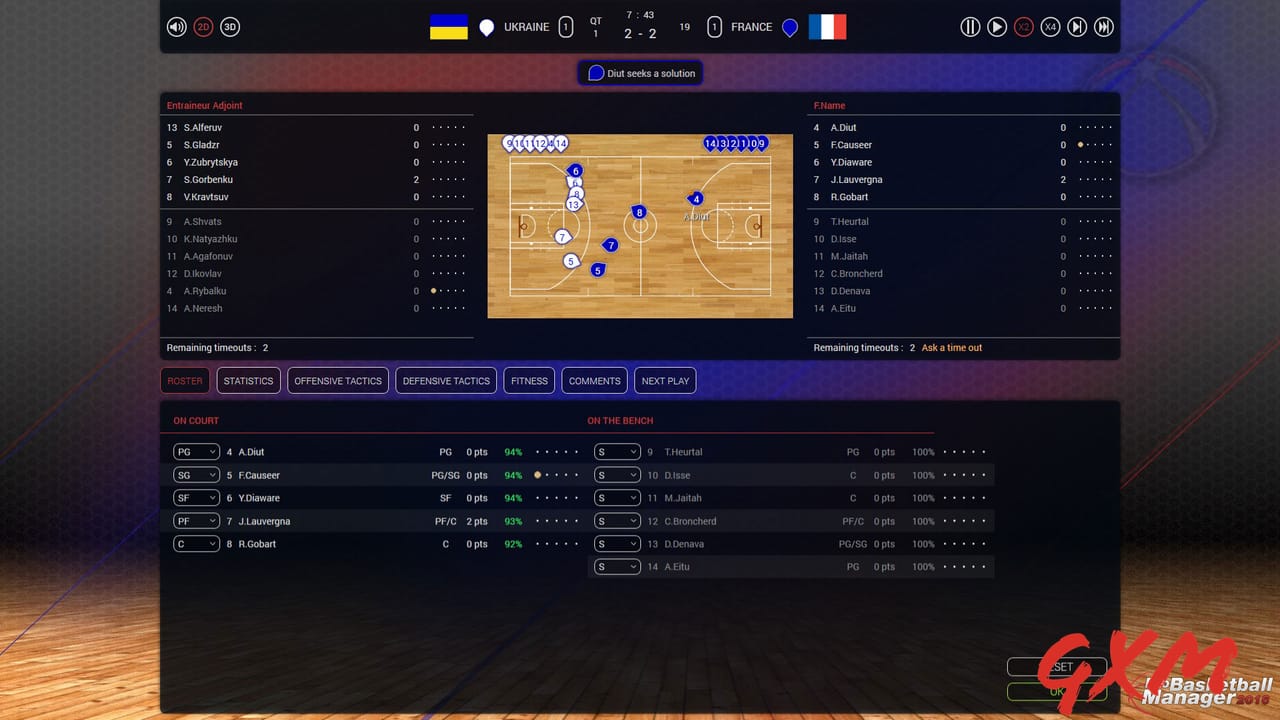This screenshot has height=720, width=1280.
Task: Skip to next play with skip icon
Action: tap(1077, 27)
